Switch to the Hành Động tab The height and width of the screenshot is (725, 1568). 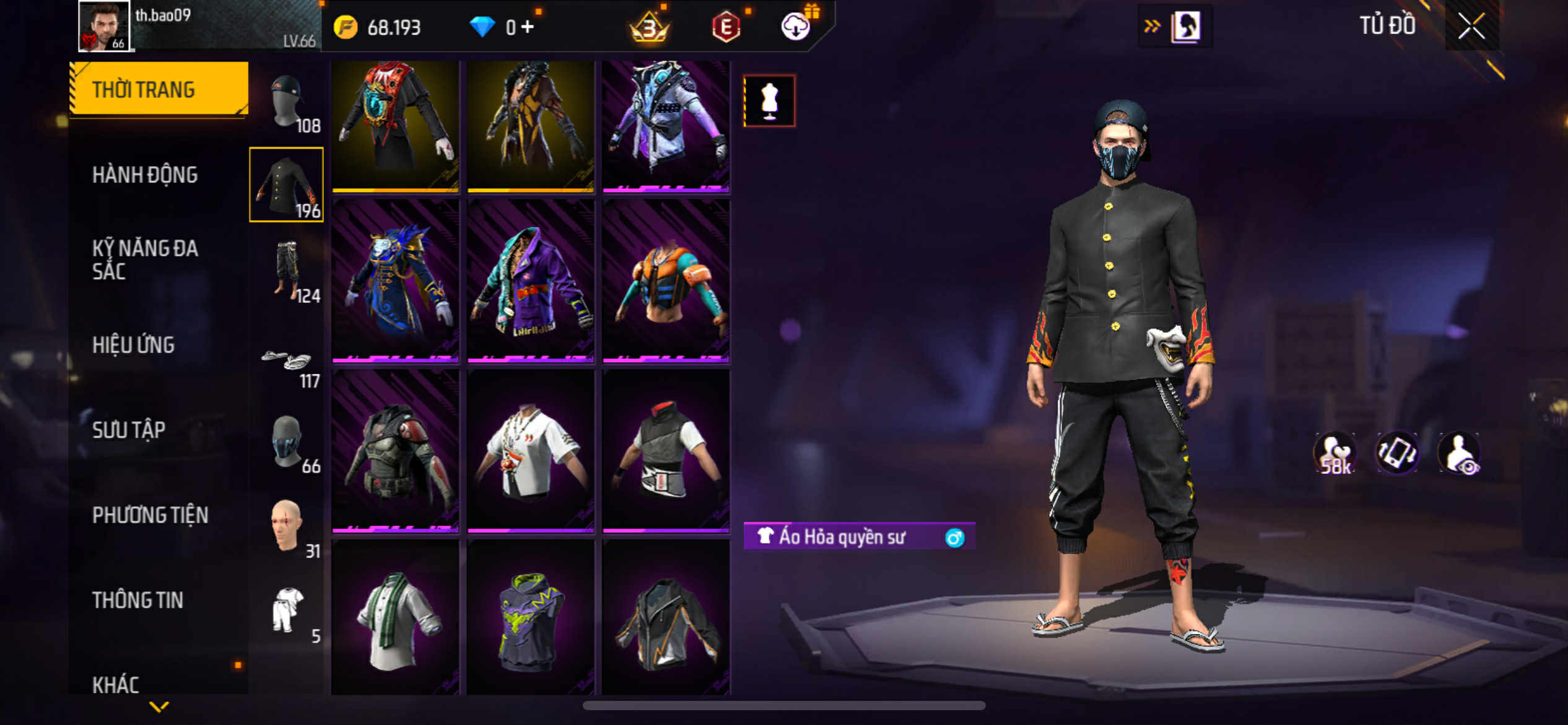pyautogui.click(x=145, y=175)
